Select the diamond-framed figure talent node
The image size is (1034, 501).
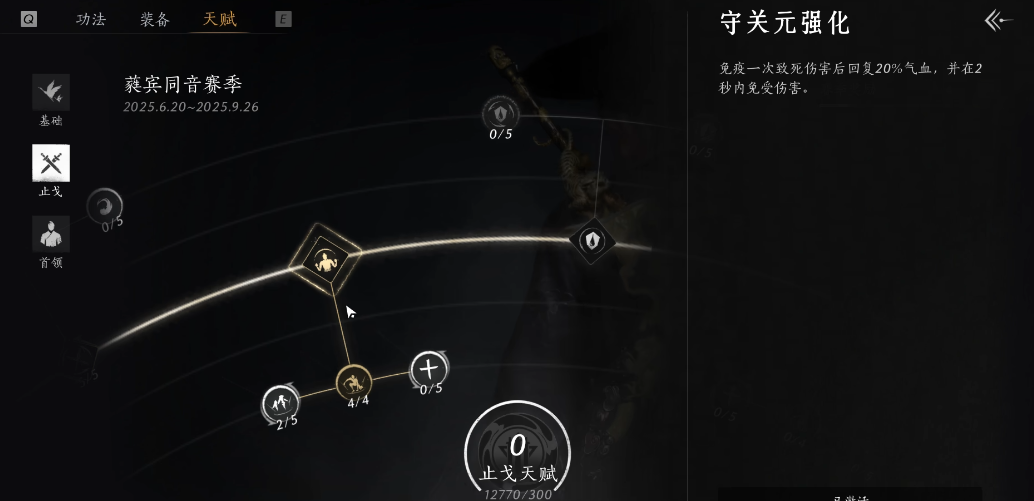tap(325, 262)
